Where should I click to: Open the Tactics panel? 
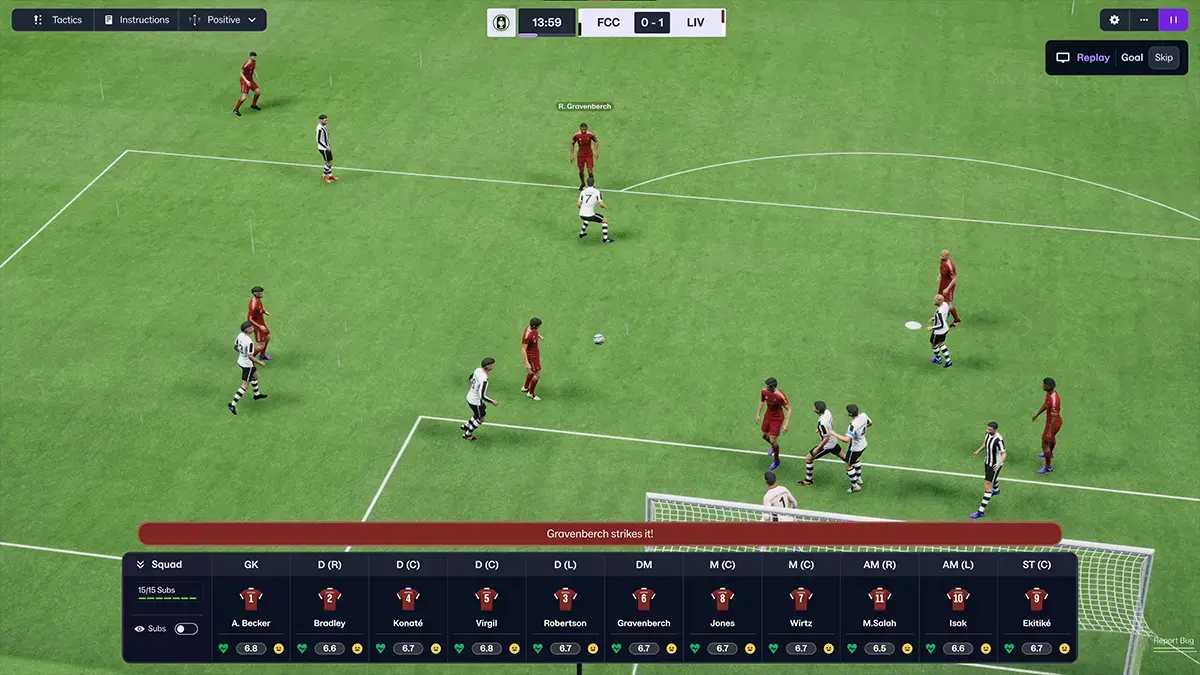(x=58, y=20)
